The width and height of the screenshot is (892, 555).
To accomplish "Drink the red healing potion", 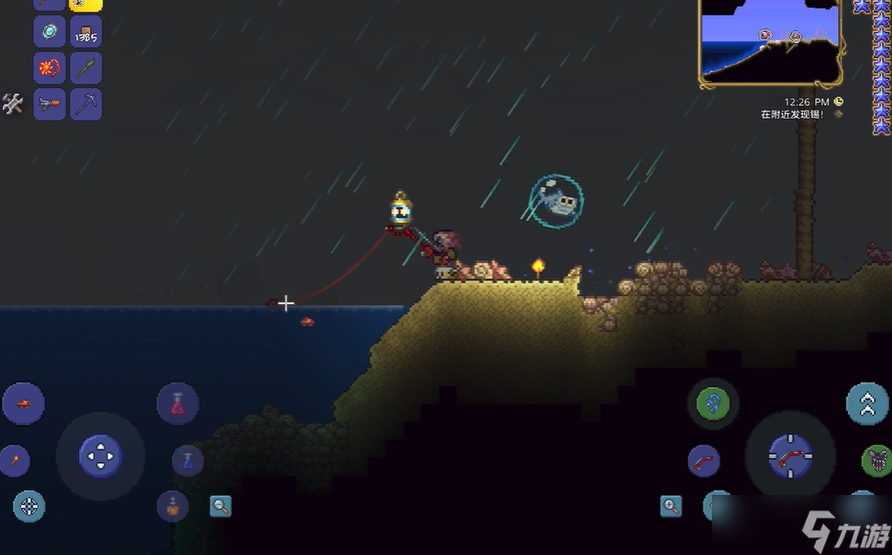I will [178, 404].
